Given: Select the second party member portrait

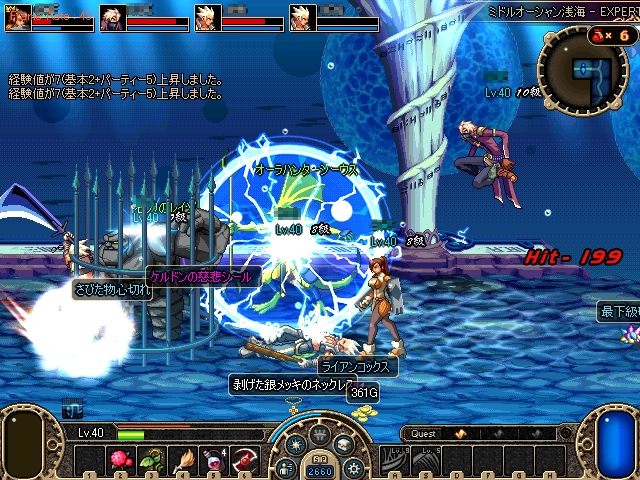Looking at the screenshot, I should 113,19.
